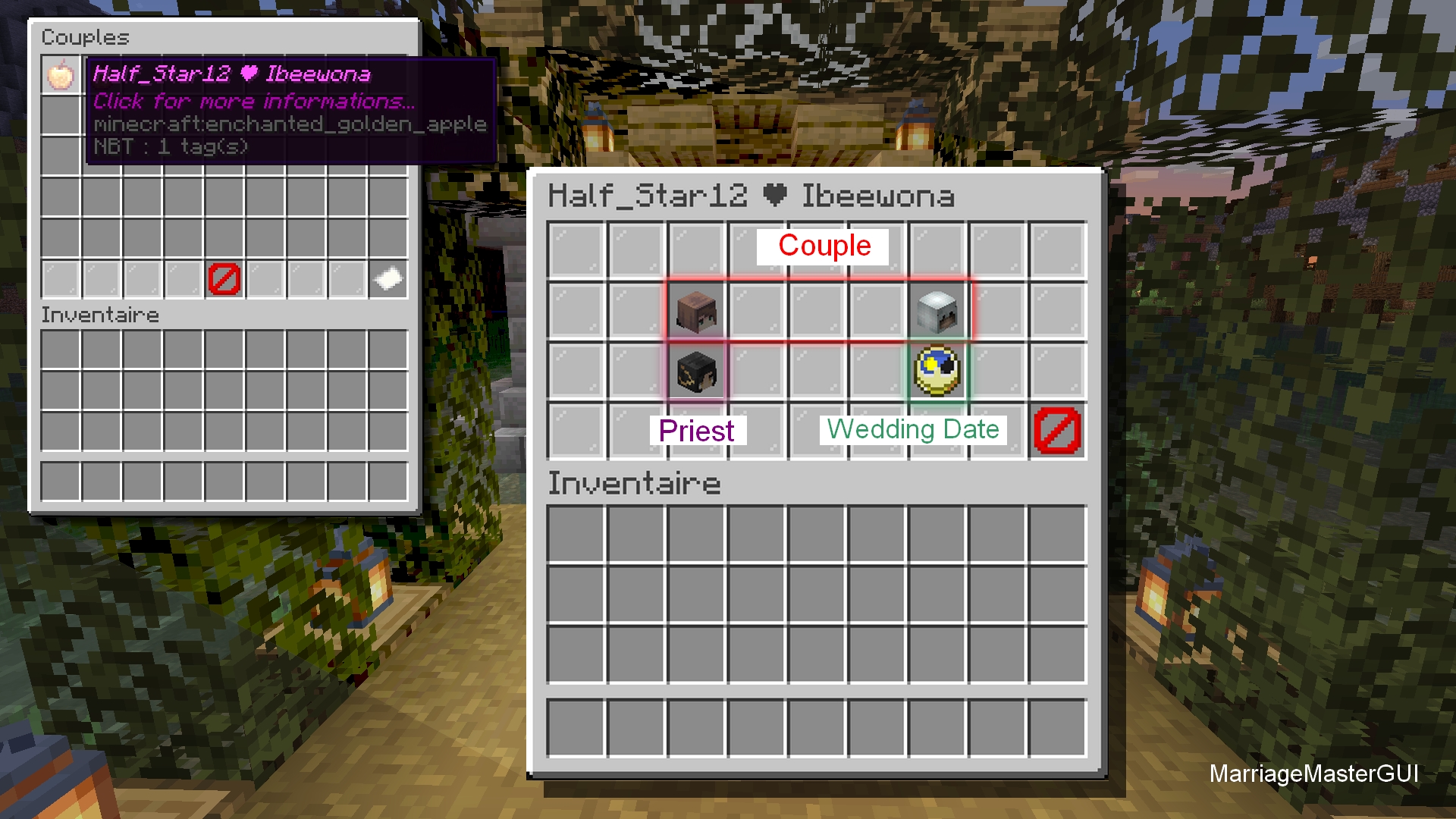Click the barrier cancel icon in Couples list
The height and width of the screenshot is (819, 1456).
[x=224, y=280]
